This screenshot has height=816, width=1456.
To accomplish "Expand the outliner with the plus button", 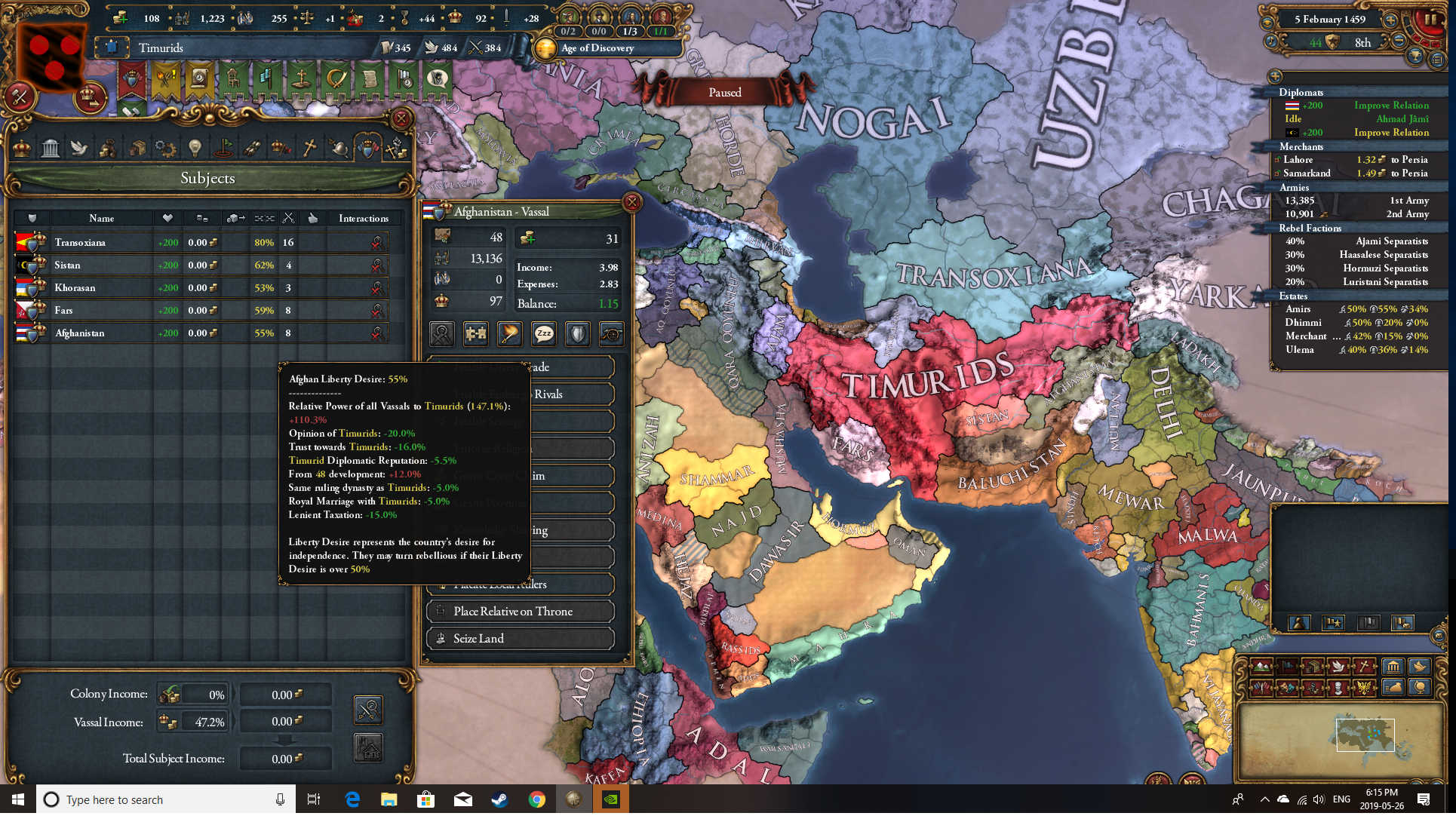I will [x=1276, y=77].
